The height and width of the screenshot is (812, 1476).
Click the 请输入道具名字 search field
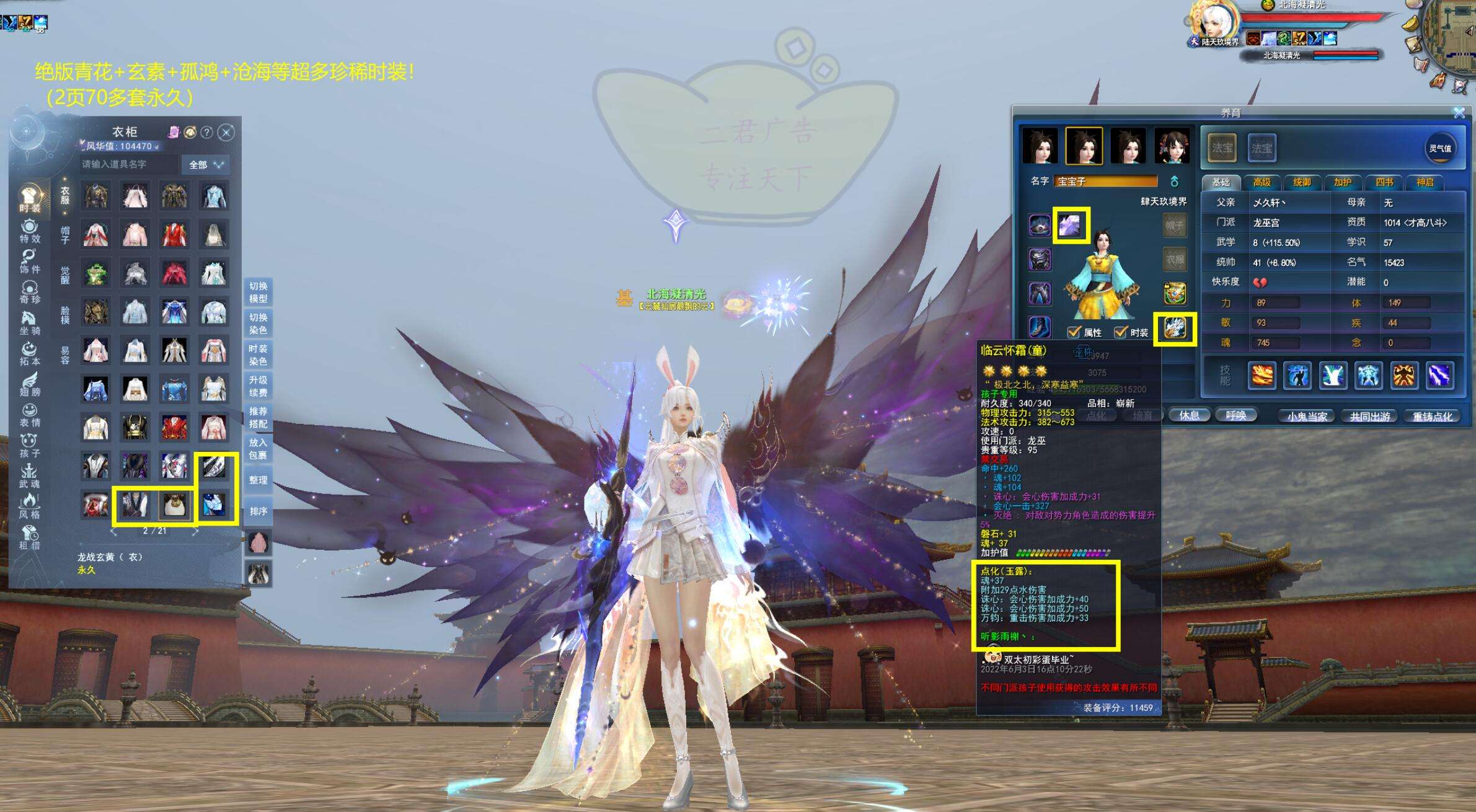click(x=129, y=164)
